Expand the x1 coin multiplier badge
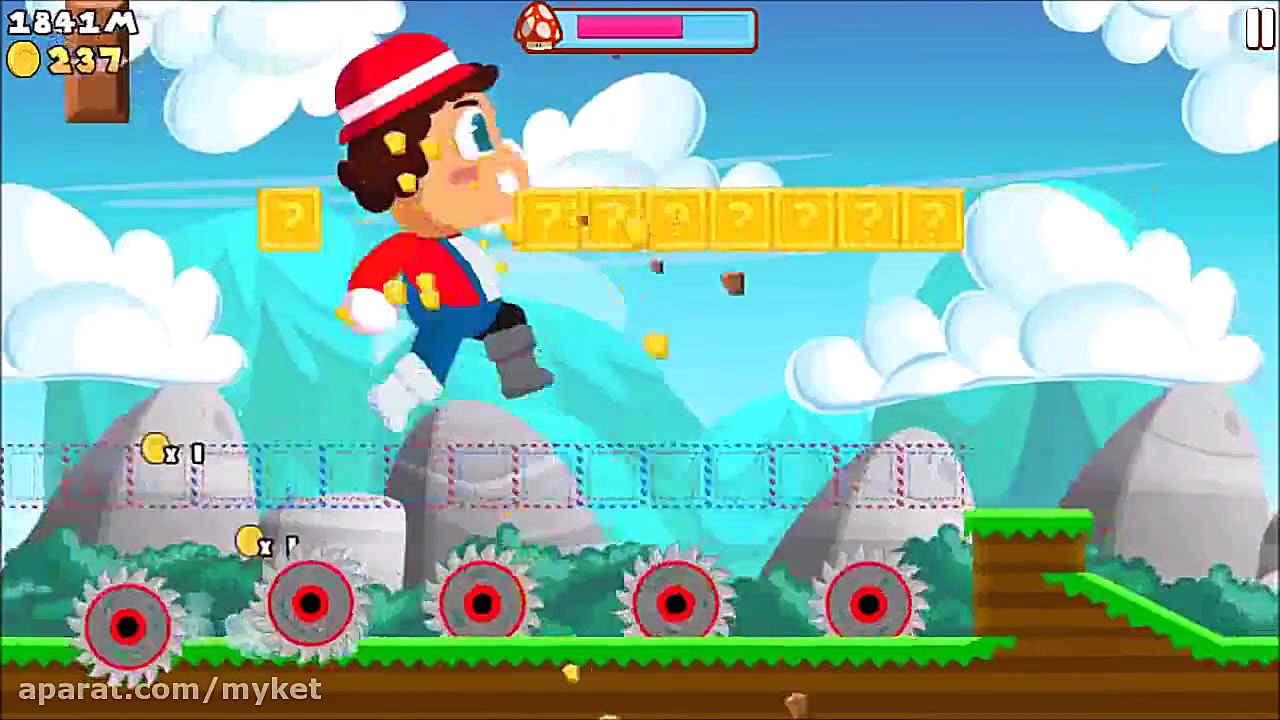1280x720 pixels. 170,451
